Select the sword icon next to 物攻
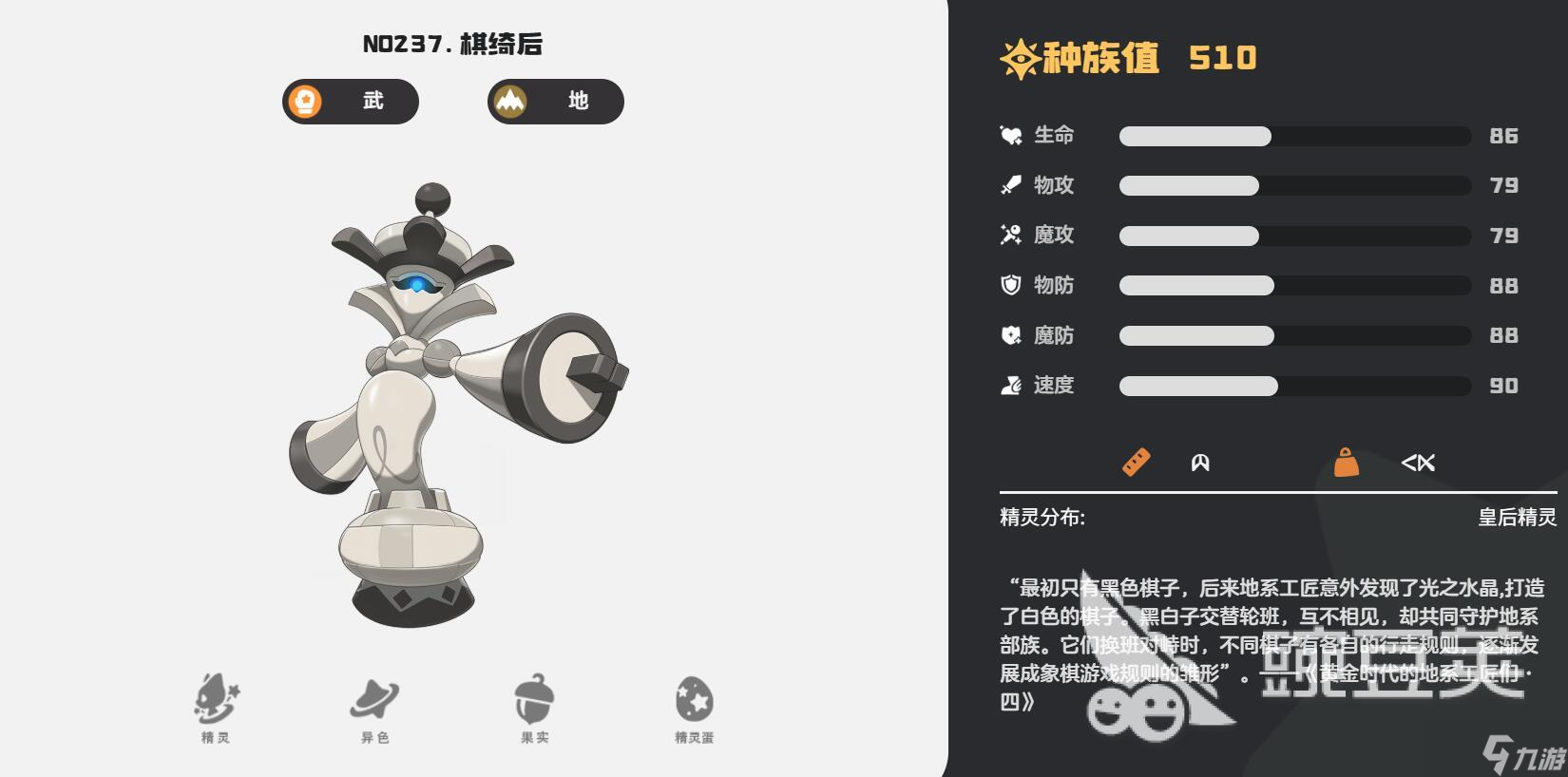 1009,186
